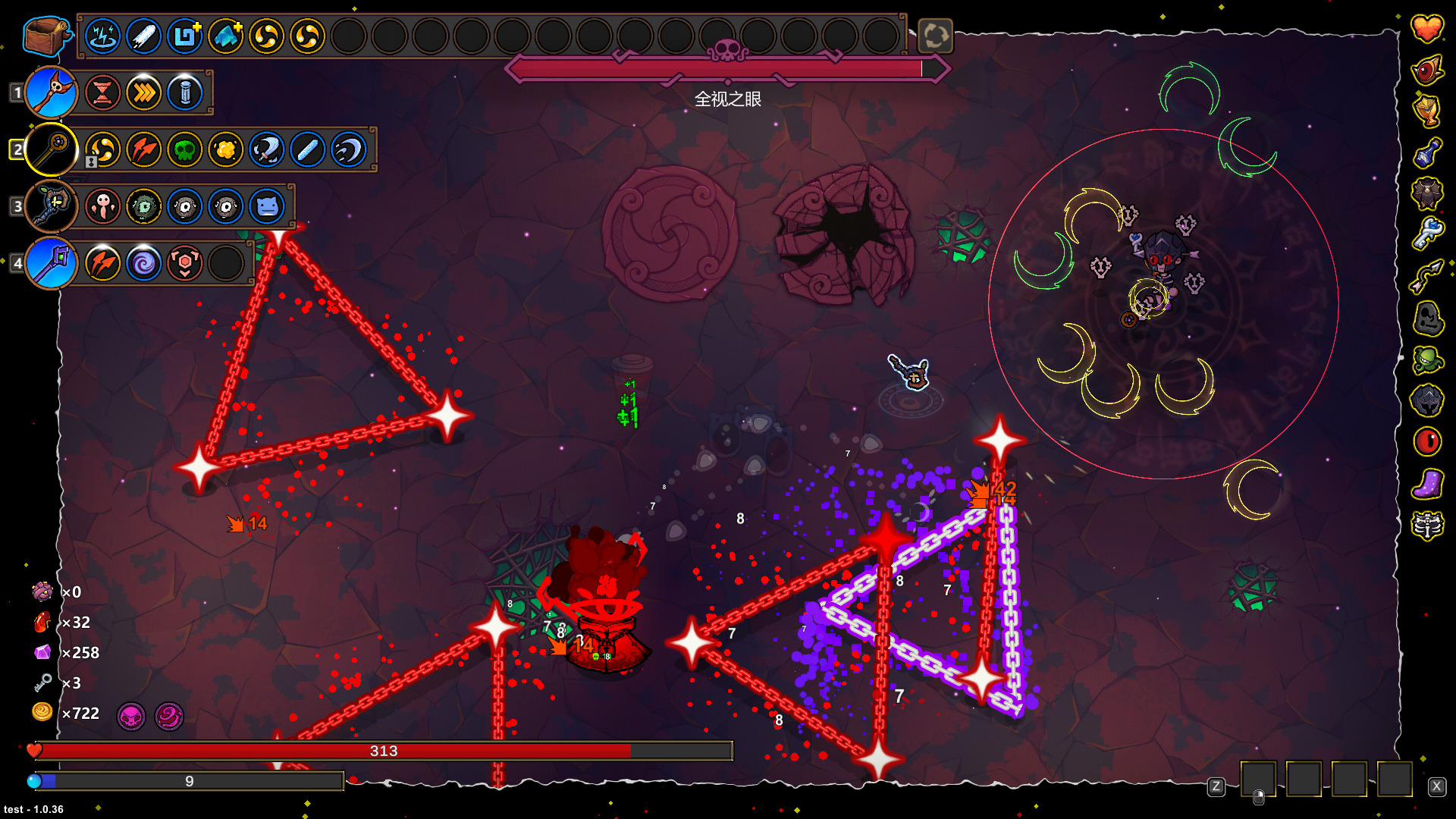Image resolution: width=1456 pixels, height=819 pixels.
Task: Select the orange triple-chevron speed spell
Action: [x=144, y=93]
